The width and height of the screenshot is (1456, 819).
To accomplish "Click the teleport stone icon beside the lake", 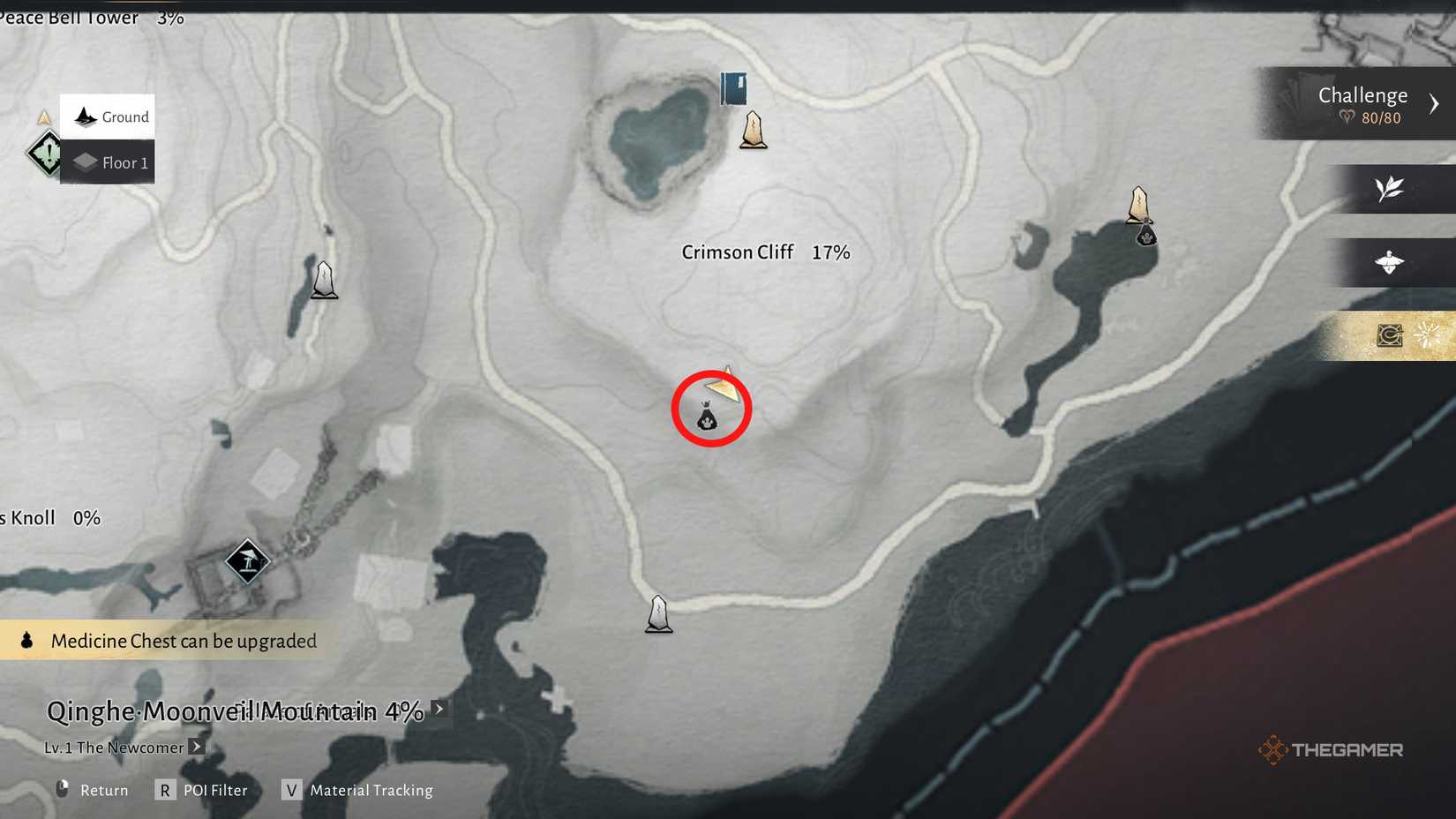I will pyautogui.click(x=754, y=131).
